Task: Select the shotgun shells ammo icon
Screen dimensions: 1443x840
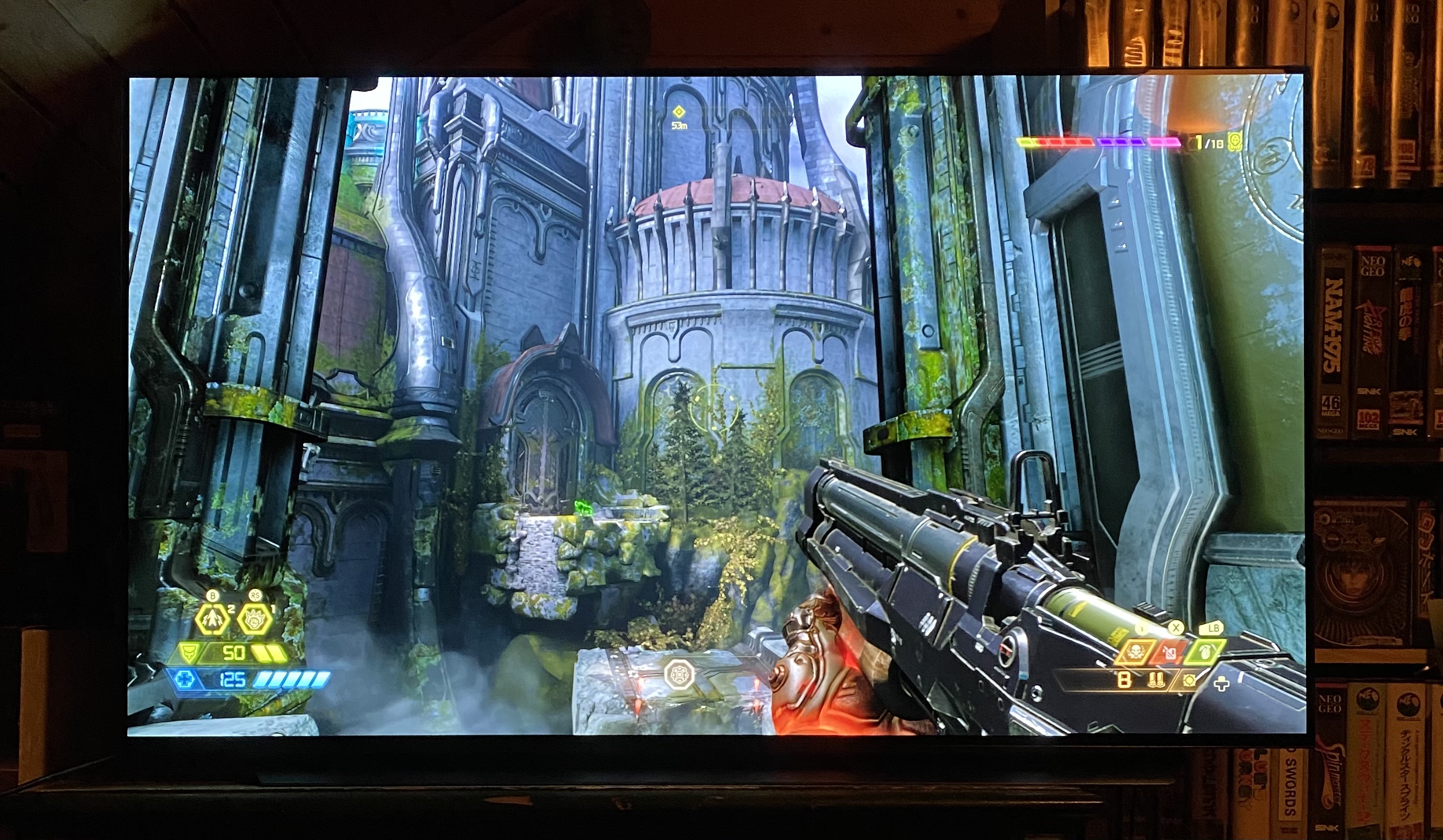Action: point(1156,680)
